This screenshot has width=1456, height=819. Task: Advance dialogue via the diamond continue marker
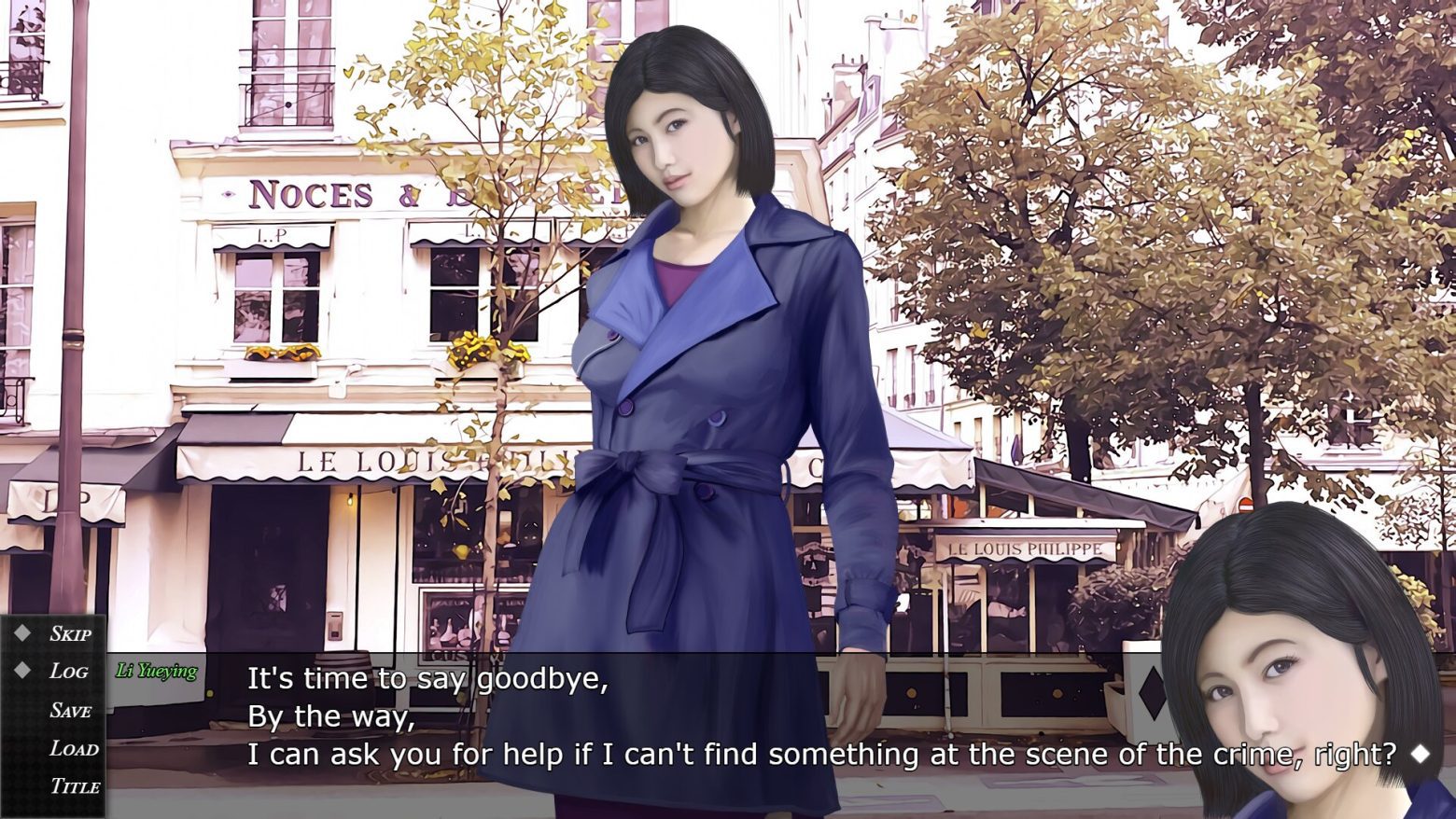tap(1420, 753)
